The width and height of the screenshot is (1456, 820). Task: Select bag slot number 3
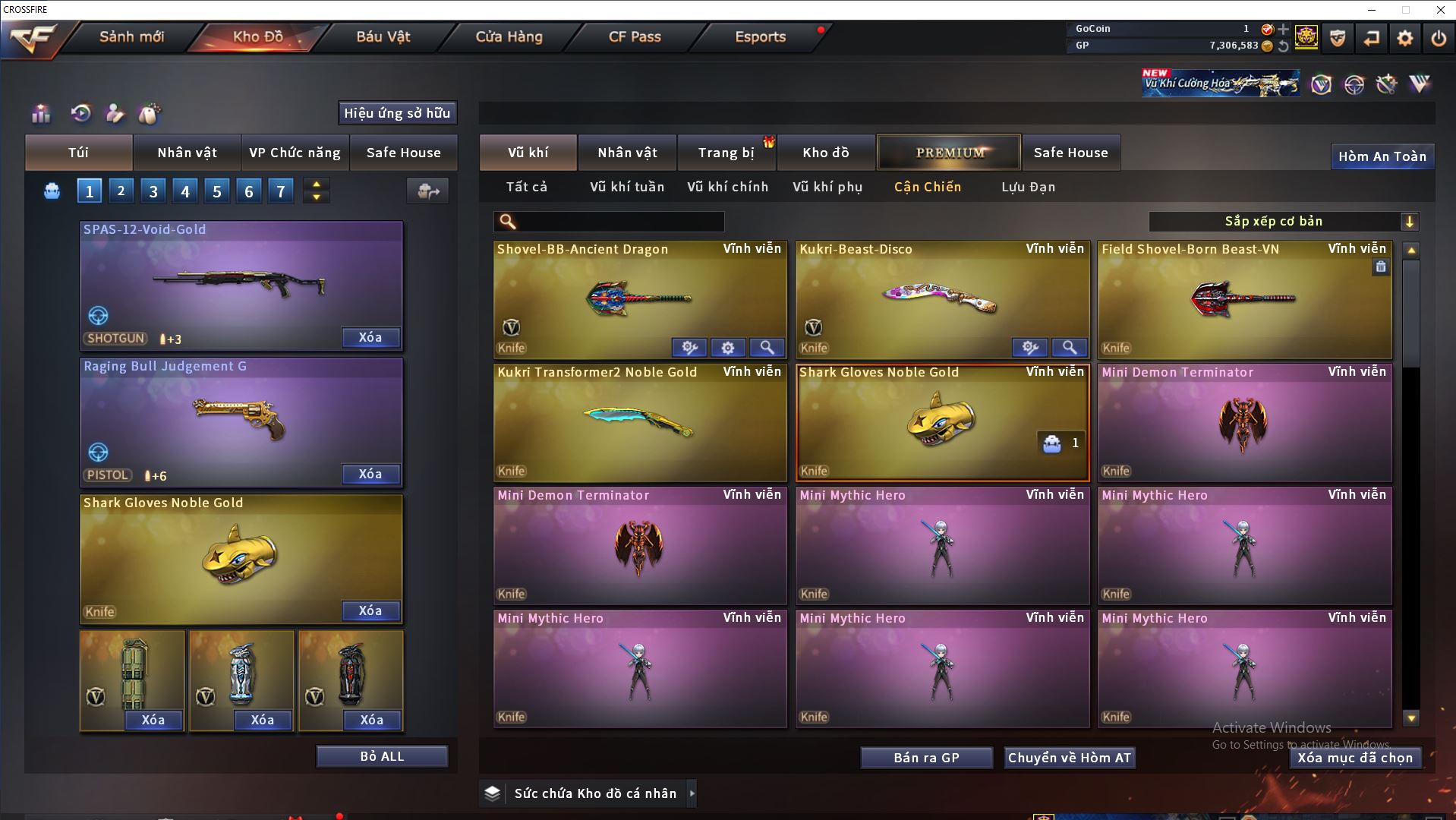pos(153,191)
